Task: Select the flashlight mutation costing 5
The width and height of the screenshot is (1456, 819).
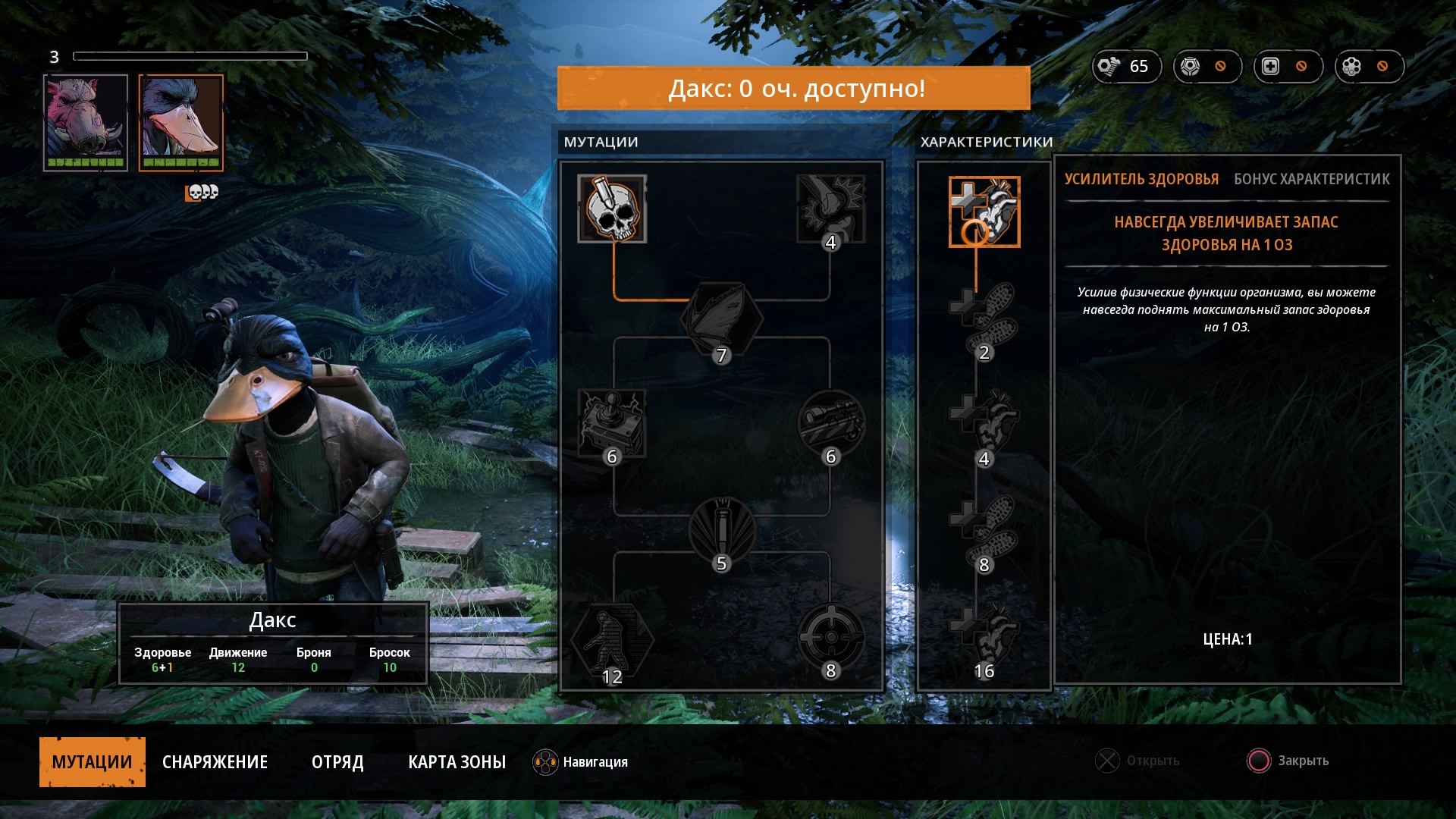Action: [x=721, y=530]
